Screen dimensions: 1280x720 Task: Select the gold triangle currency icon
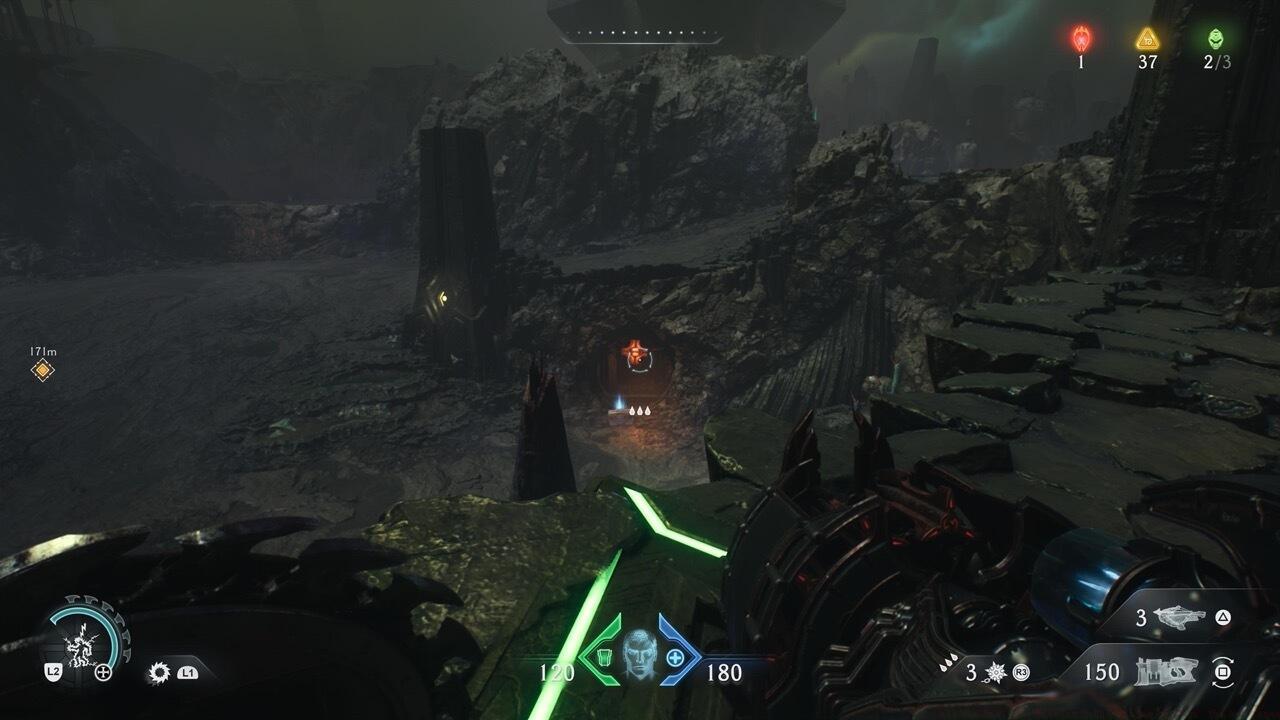(x=1147, y=39)
